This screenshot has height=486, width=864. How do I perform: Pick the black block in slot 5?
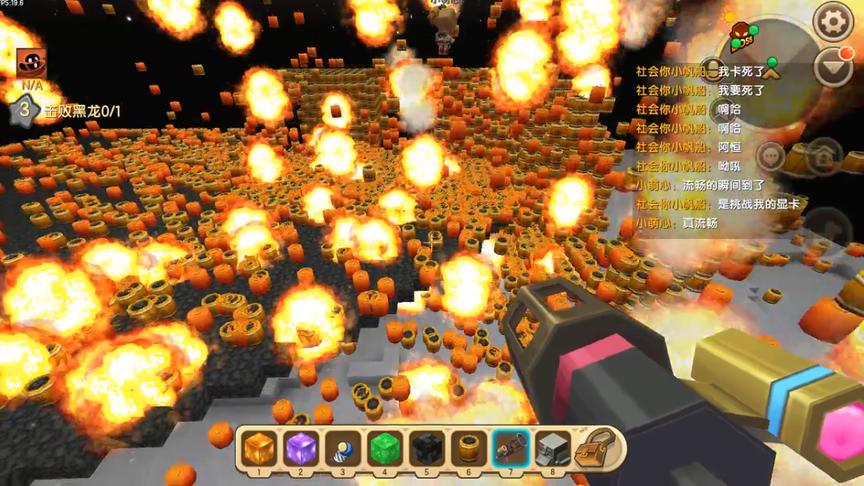coord(426,448)
